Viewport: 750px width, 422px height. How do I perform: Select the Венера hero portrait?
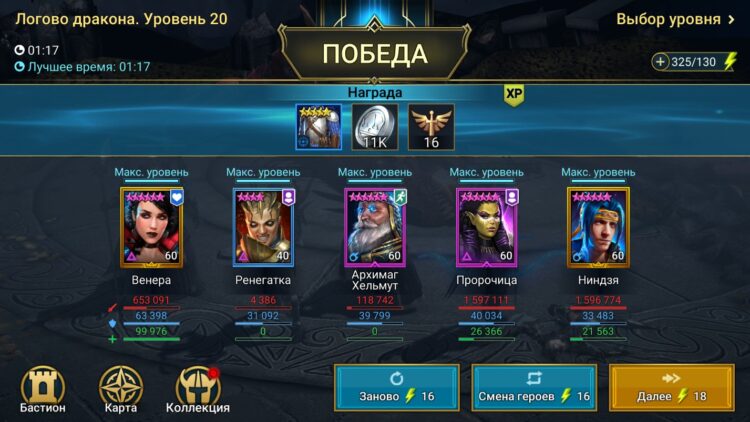click(151, 227)
